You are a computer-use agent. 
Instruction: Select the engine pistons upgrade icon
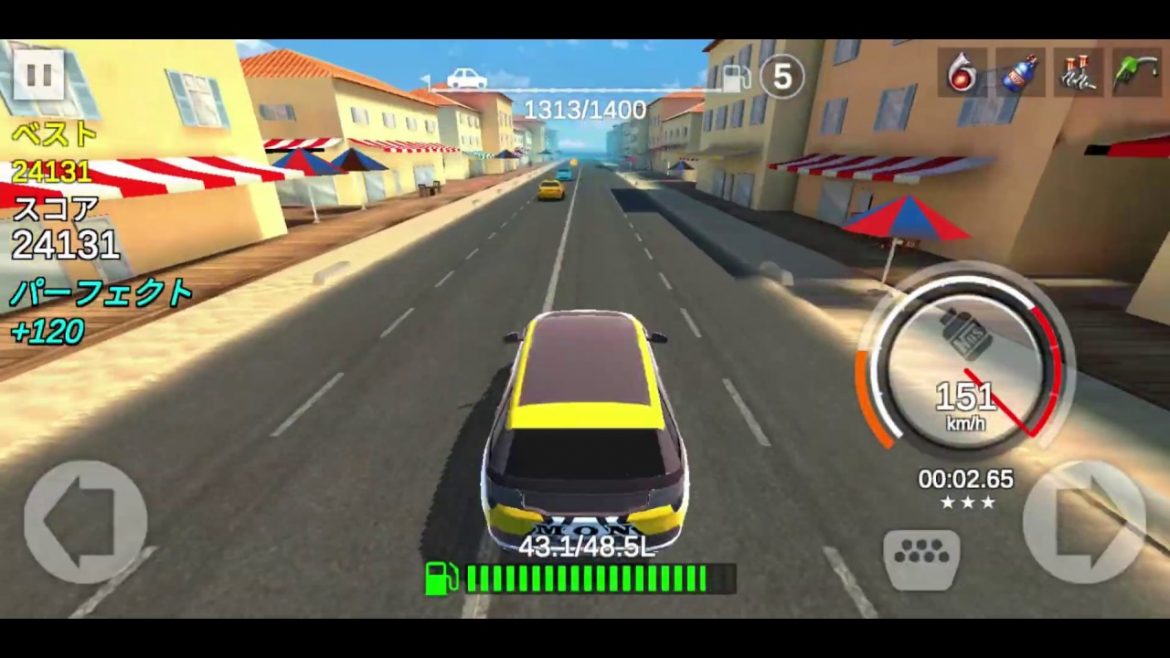coord(1079,73)
